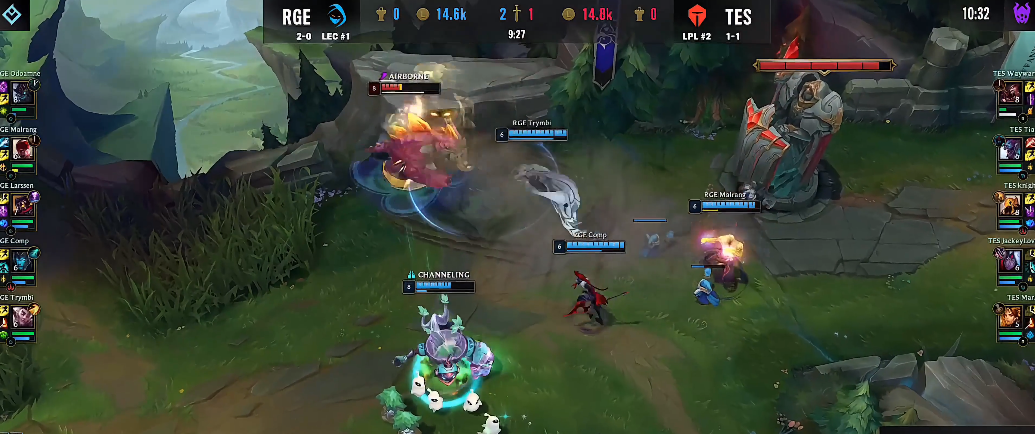This screenshot has width=1035, height=434.
Task: Select TES Wayward's champion portrait
Action: tap(1012, 95)
